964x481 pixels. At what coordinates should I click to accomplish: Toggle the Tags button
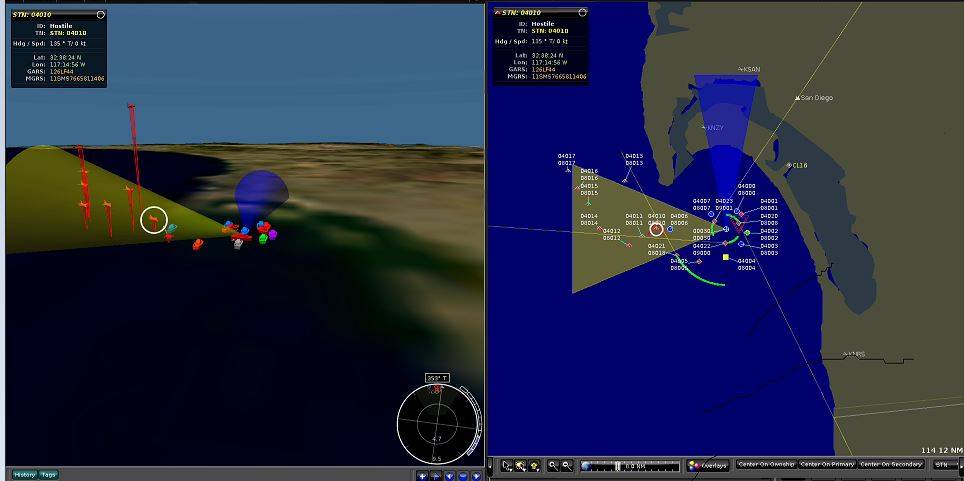48,474
